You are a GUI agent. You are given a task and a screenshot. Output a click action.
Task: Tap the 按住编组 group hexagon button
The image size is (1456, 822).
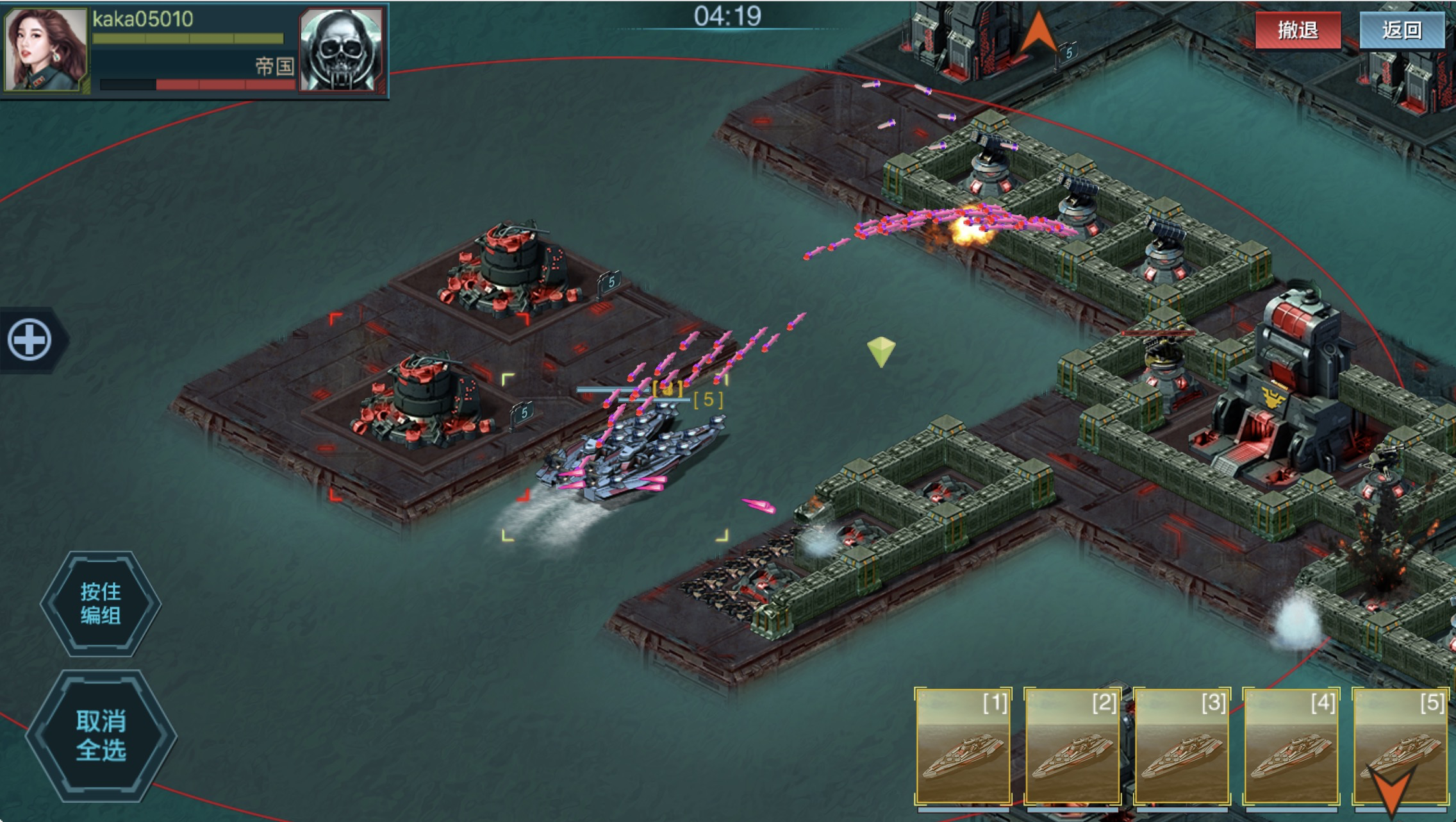pyautogui.click(x=101, y=603)
